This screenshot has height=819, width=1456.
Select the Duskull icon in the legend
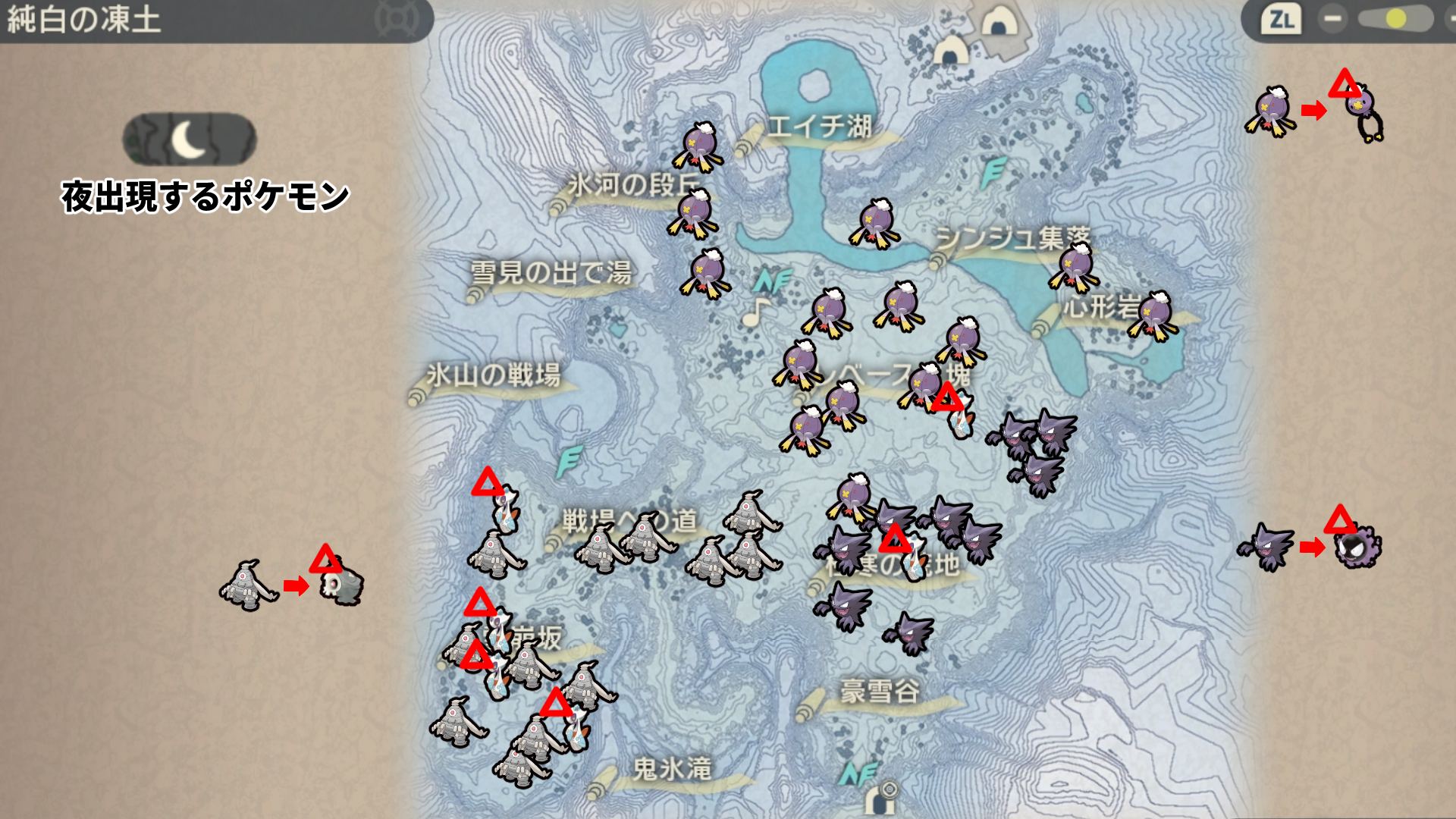(x=340, y=583)
